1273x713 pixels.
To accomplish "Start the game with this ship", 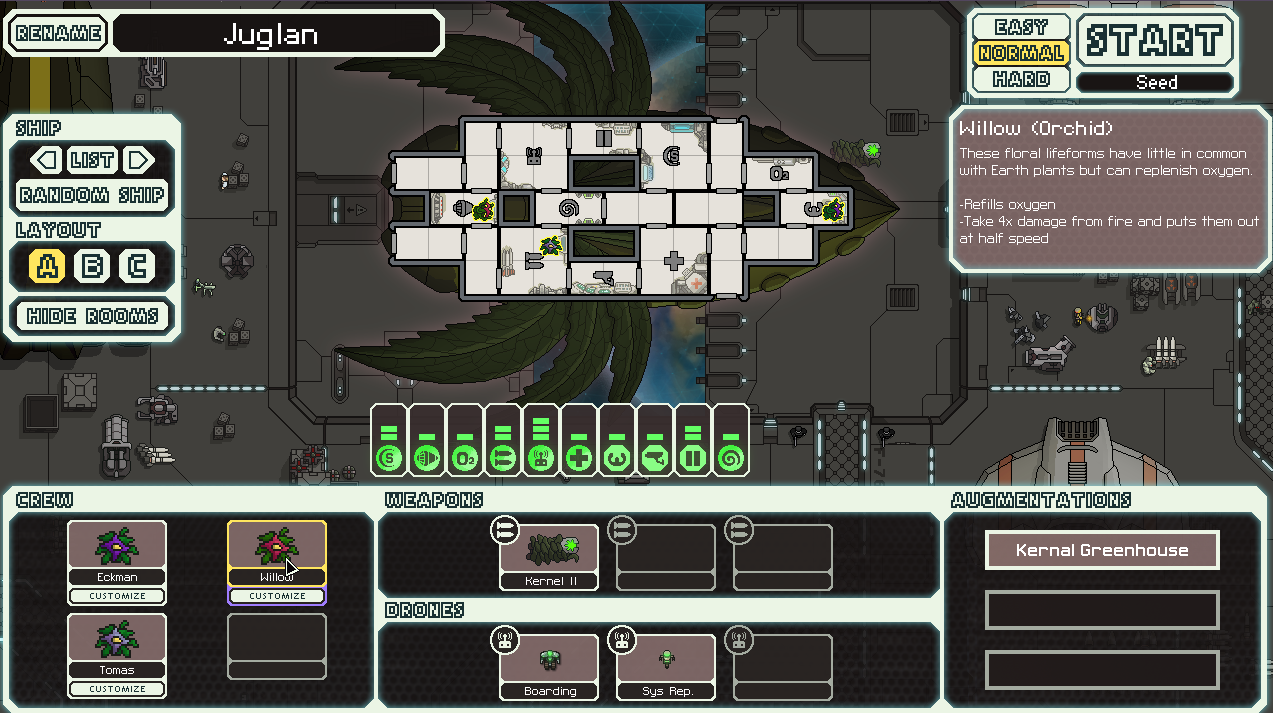I will (1155, 41).
